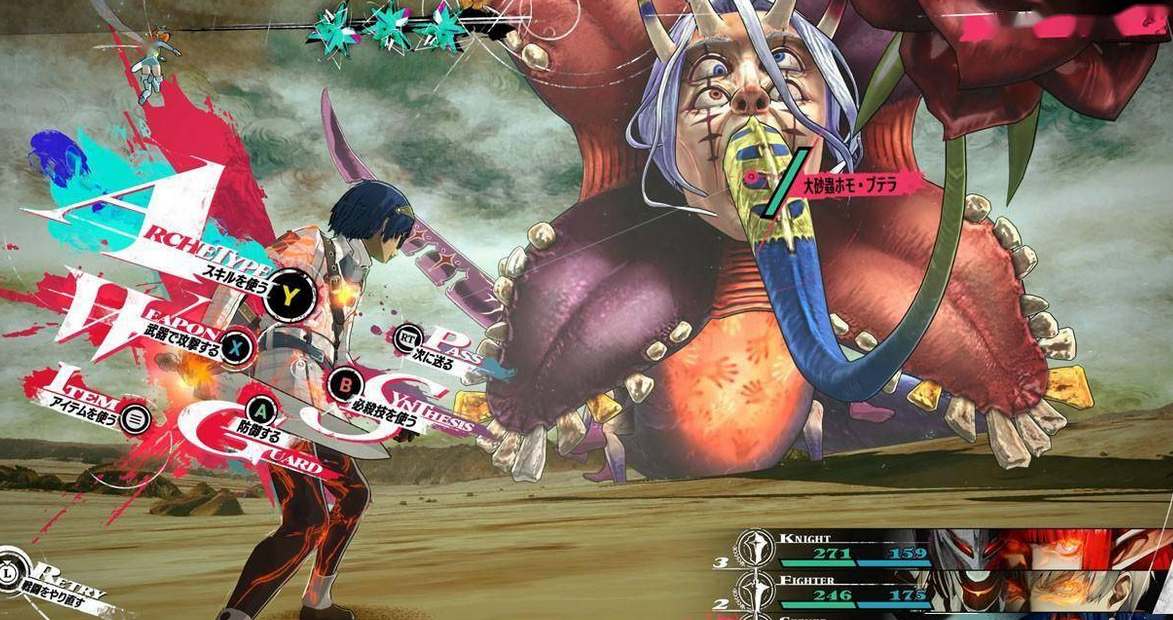Select the Weapon attack command
The image size is (1173, 620).
236,346
